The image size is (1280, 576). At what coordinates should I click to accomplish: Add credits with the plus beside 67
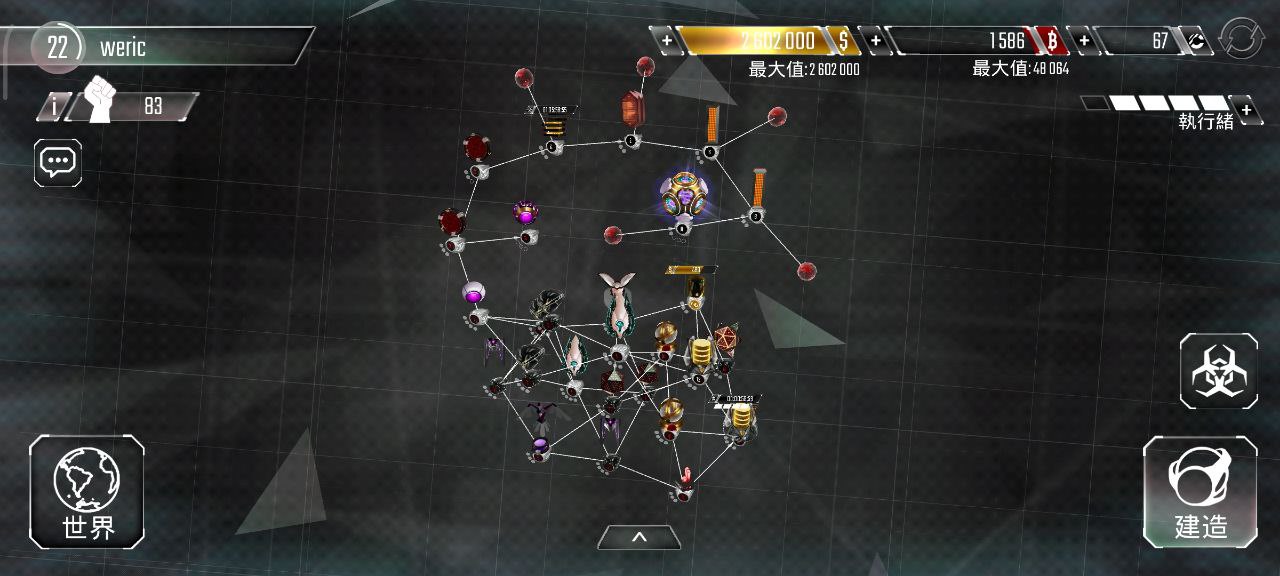[1083, 41]
